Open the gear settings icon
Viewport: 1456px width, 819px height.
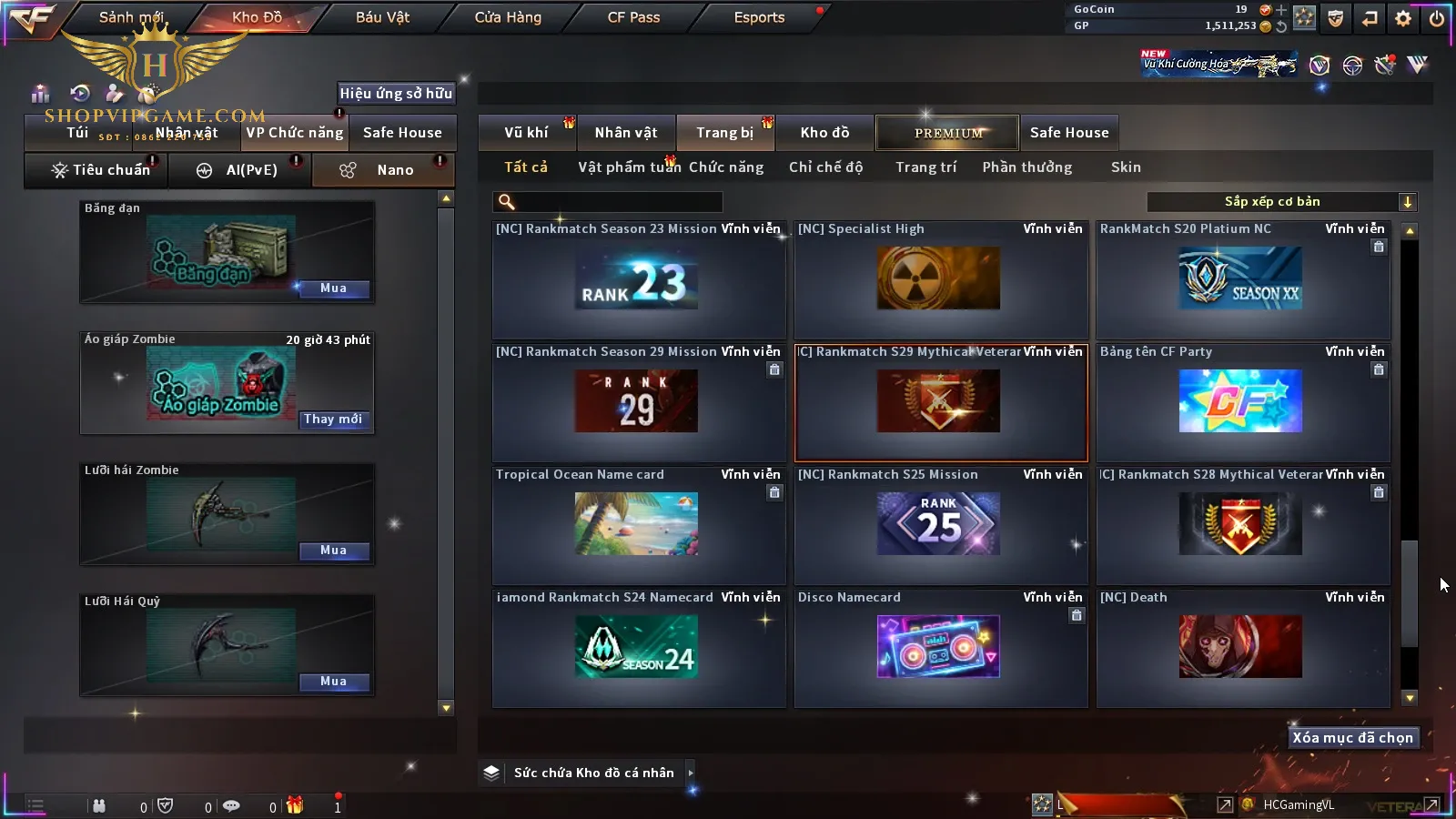click(x=1403, y=18)
